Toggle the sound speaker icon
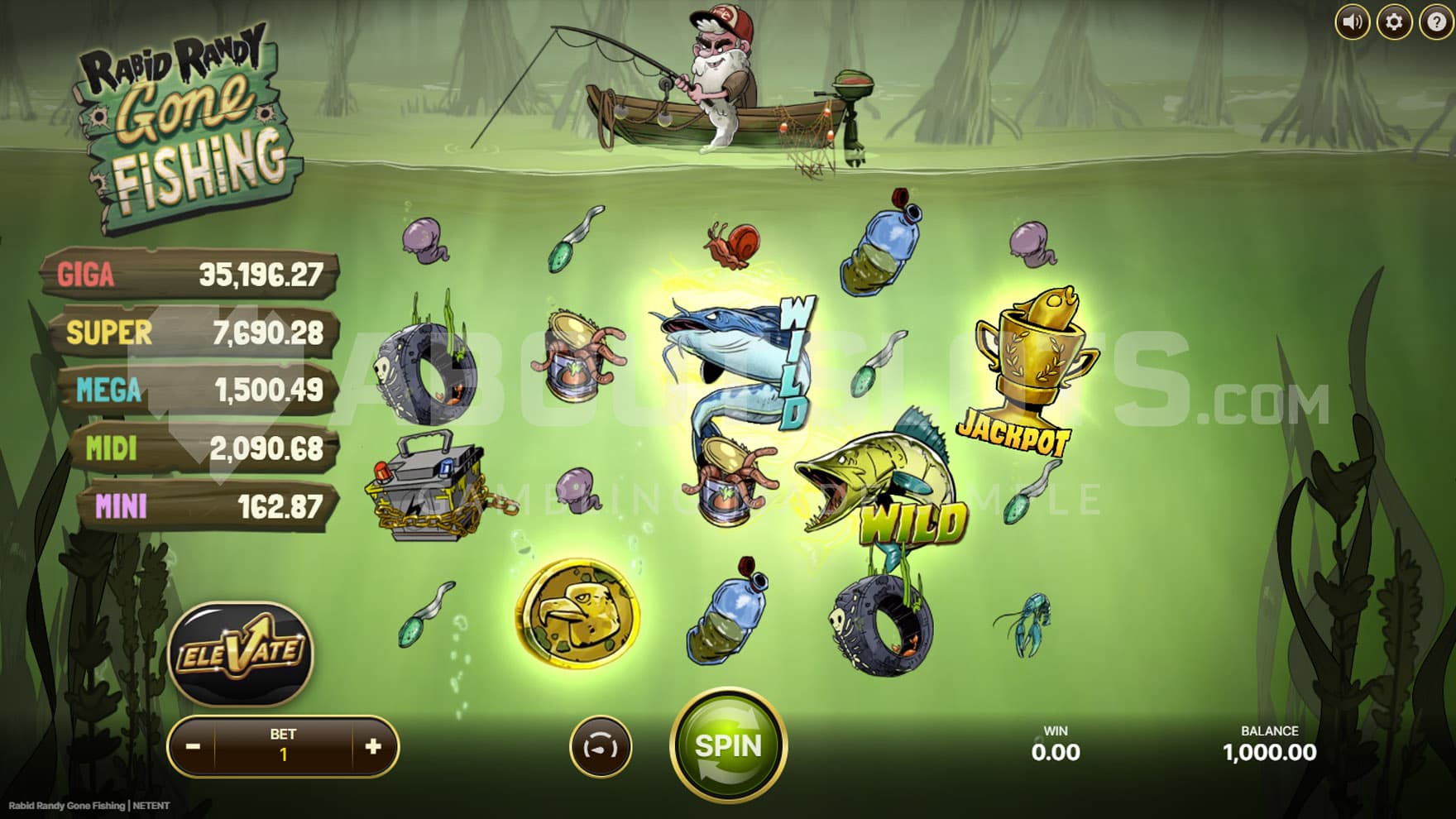The height and width of the screenshot is (819, 1456). (x=1353, y=22)
